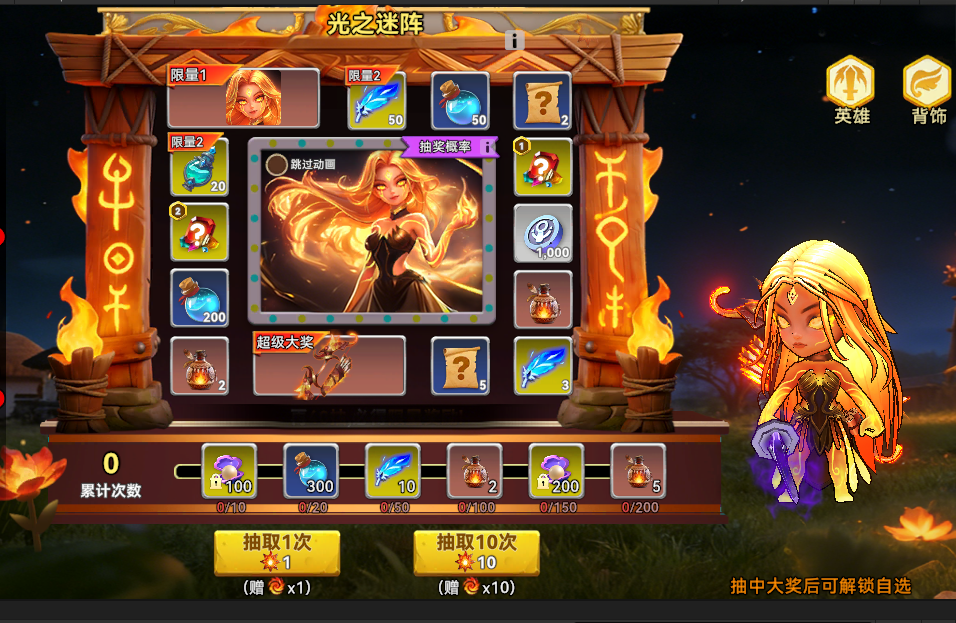Claim the fire lantern 5 milestone reward
The image size is (956, 623).
tap(638, 472)
